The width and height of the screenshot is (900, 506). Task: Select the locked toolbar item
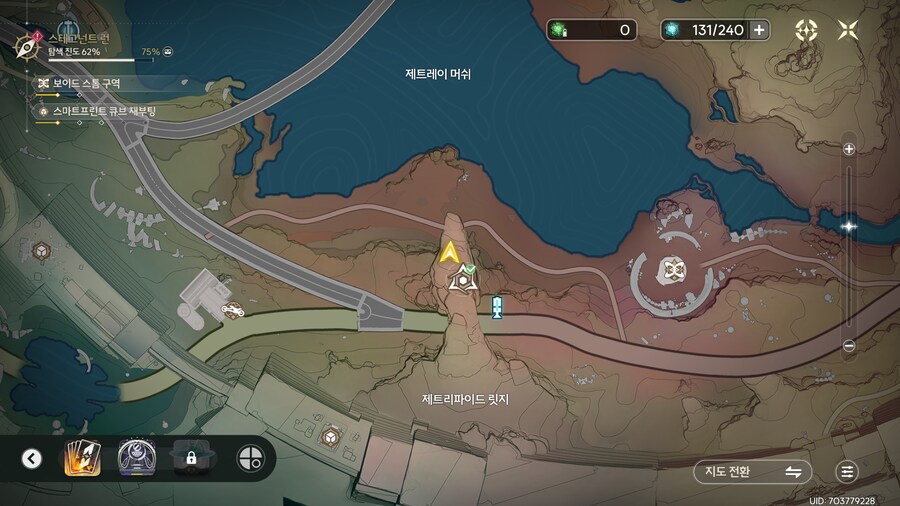(190, 458)
